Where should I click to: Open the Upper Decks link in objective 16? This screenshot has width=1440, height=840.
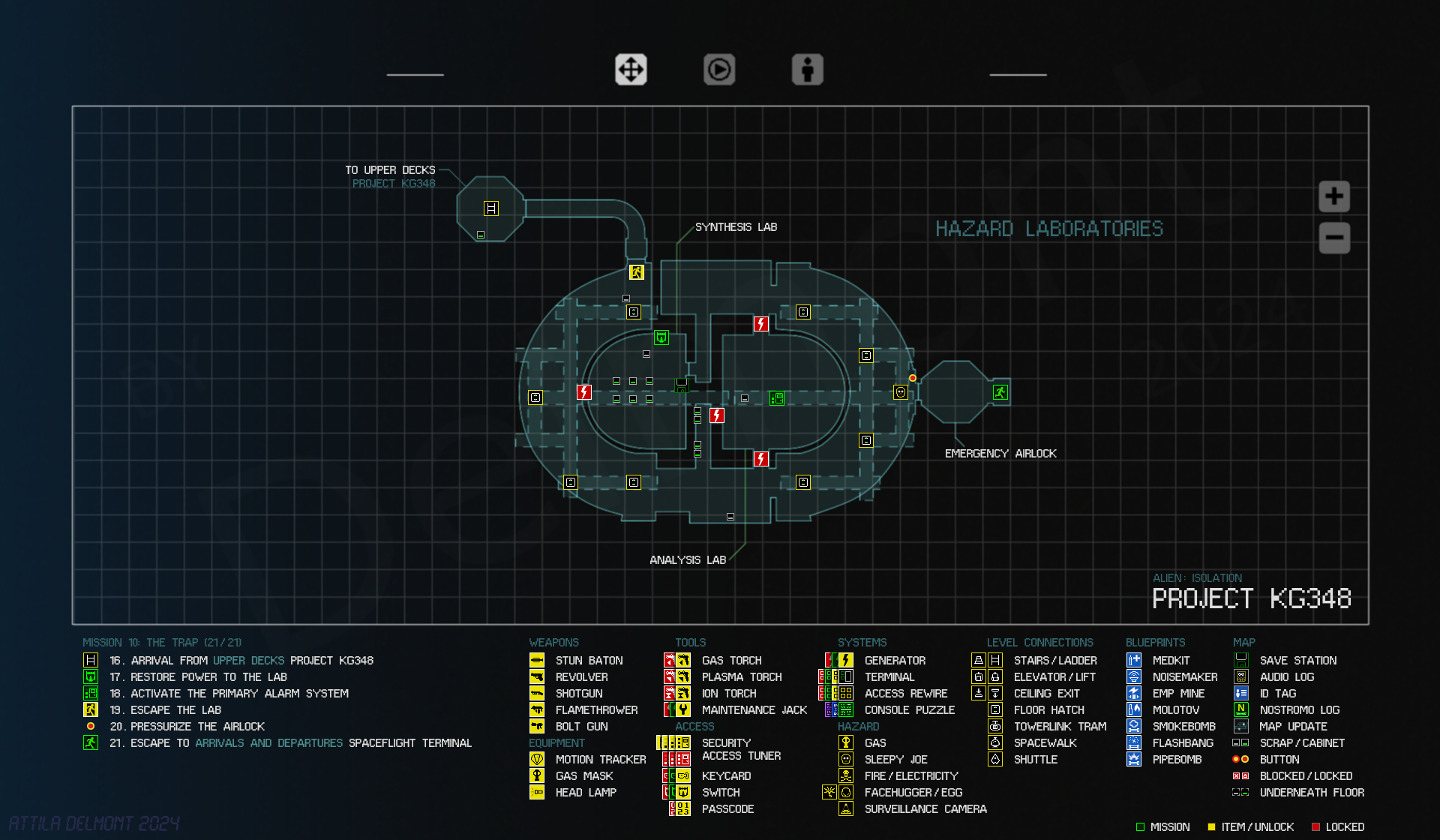point(248,661)
